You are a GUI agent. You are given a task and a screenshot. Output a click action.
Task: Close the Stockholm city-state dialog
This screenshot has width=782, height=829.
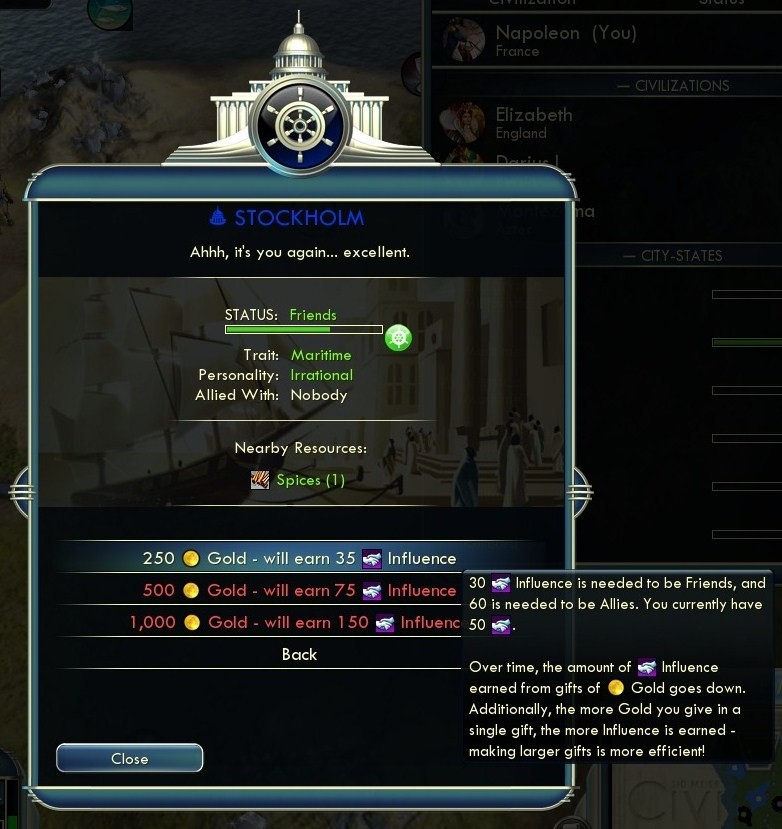(130, 759)
